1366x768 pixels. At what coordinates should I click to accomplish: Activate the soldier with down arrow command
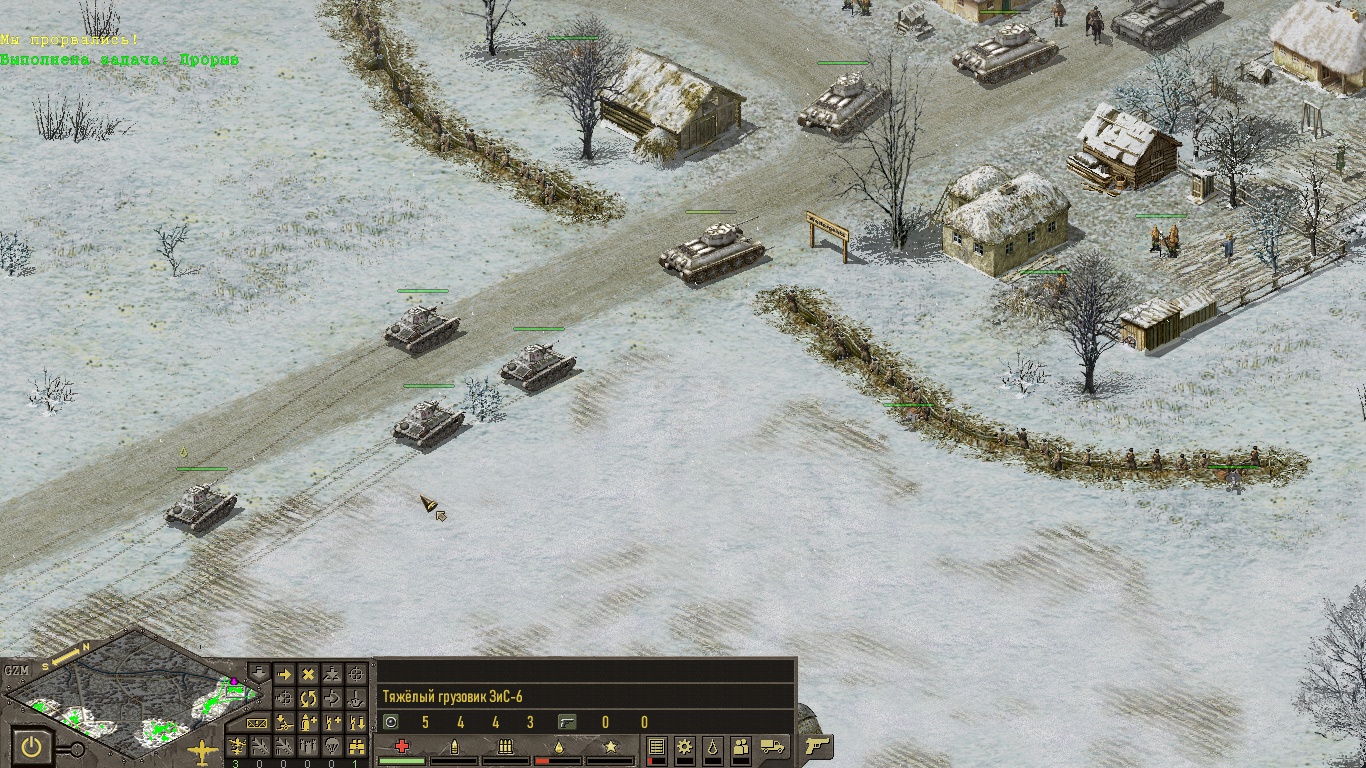(357, 722)
